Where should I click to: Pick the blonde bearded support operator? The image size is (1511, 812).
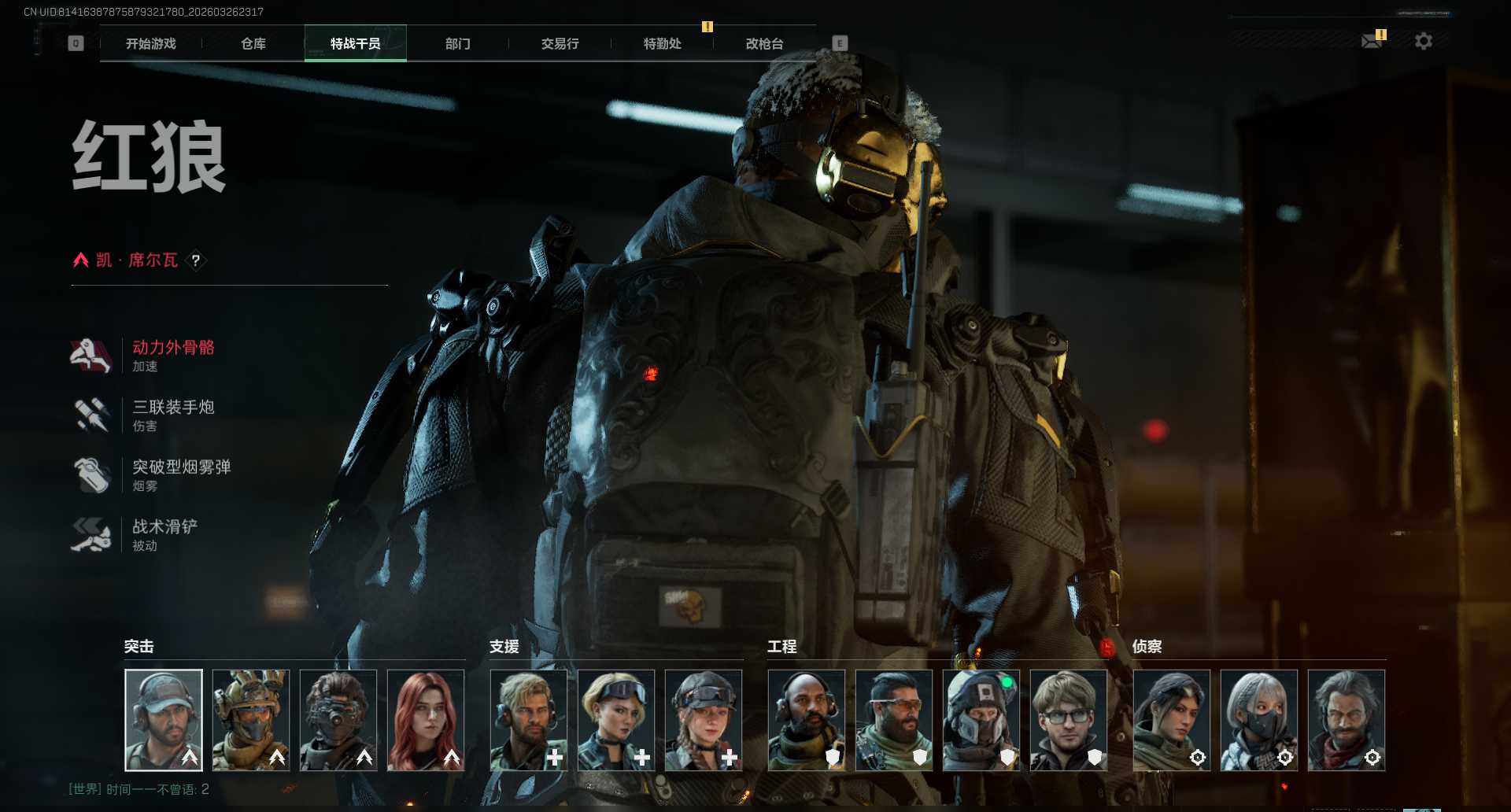tap(529, 720)
